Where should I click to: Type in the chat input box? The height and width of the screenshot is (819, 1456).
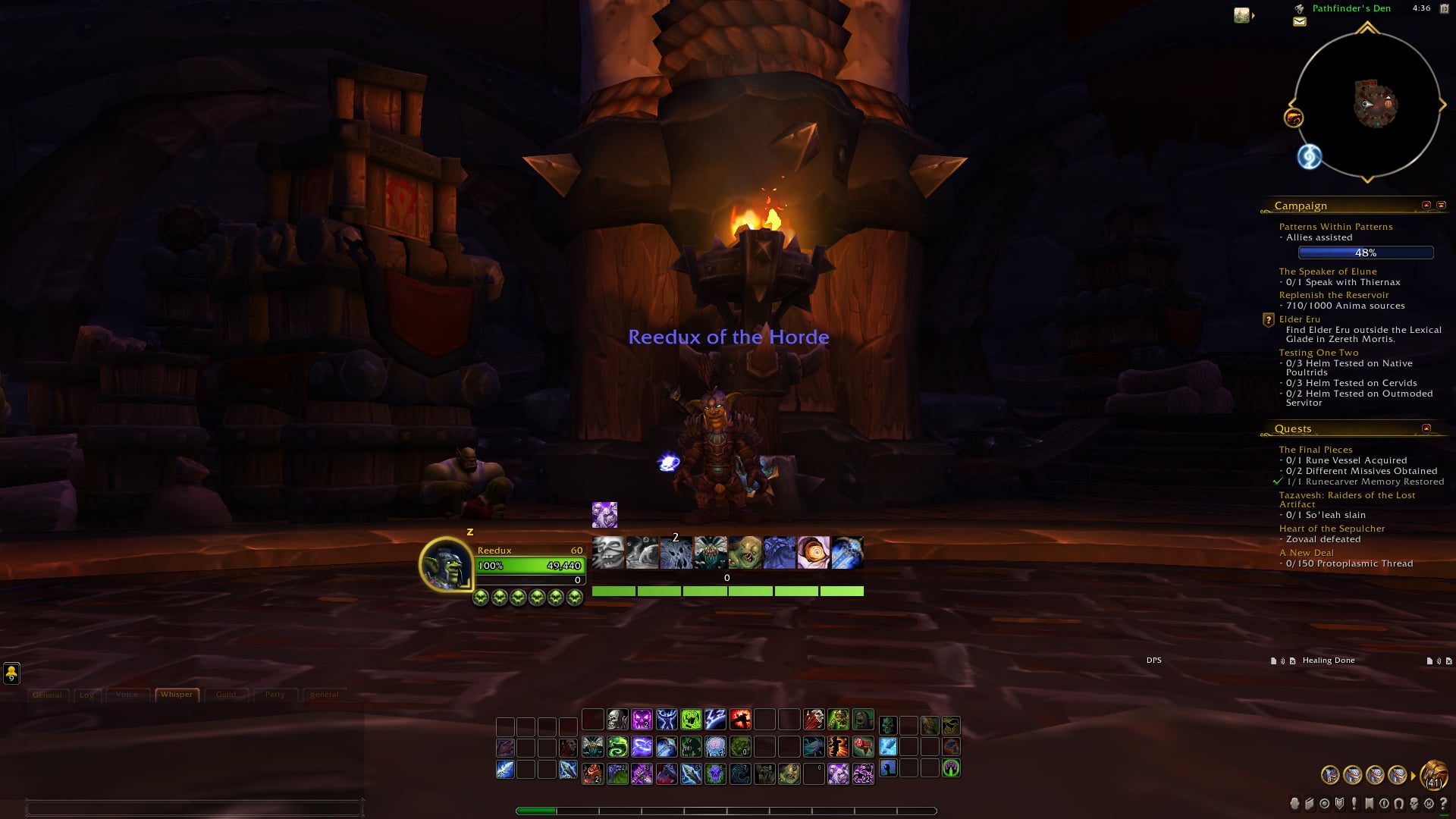(x=194, y=808)
